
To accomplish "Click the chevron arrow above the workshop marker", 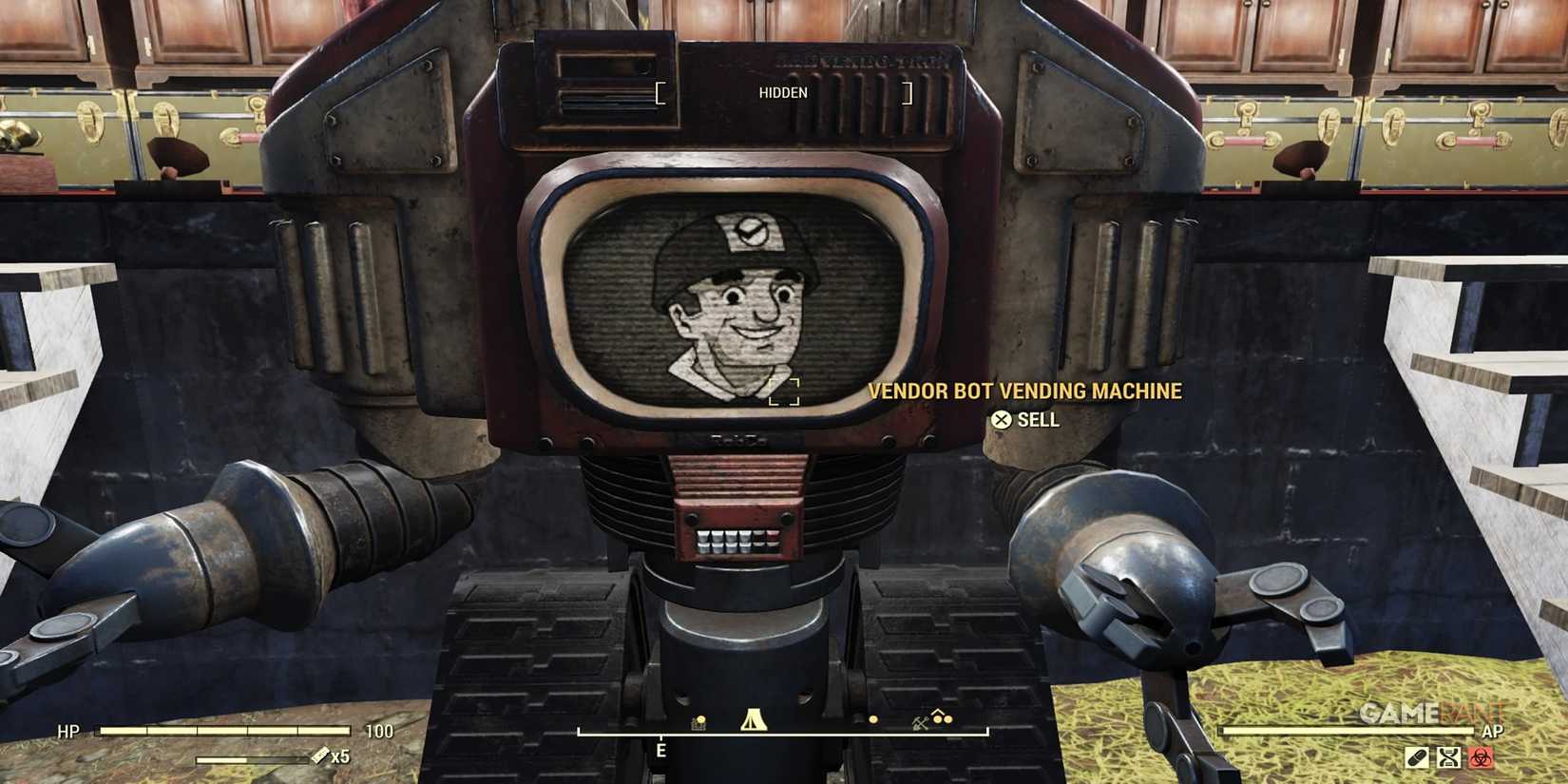I will pyautogui.click(x=937, y=713).
